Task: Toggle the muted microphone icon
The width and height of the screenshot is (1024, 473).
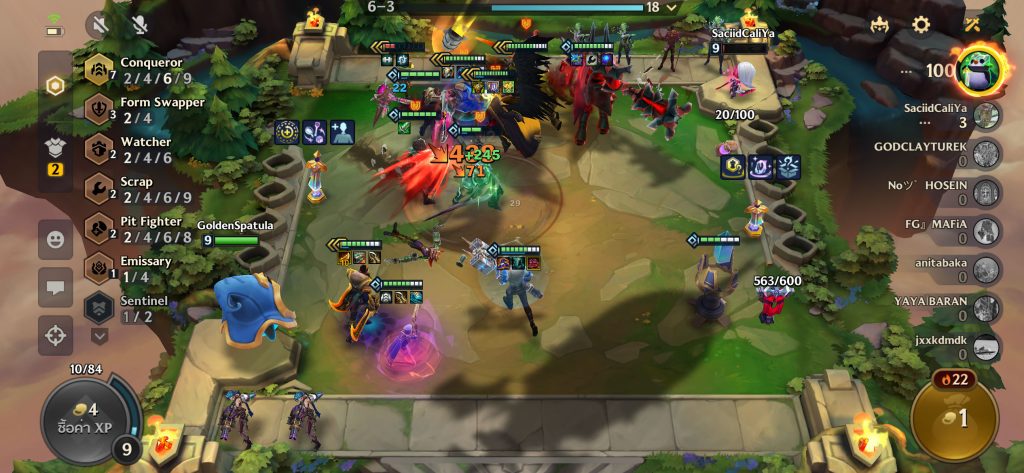Action: [x=140, y=25]
